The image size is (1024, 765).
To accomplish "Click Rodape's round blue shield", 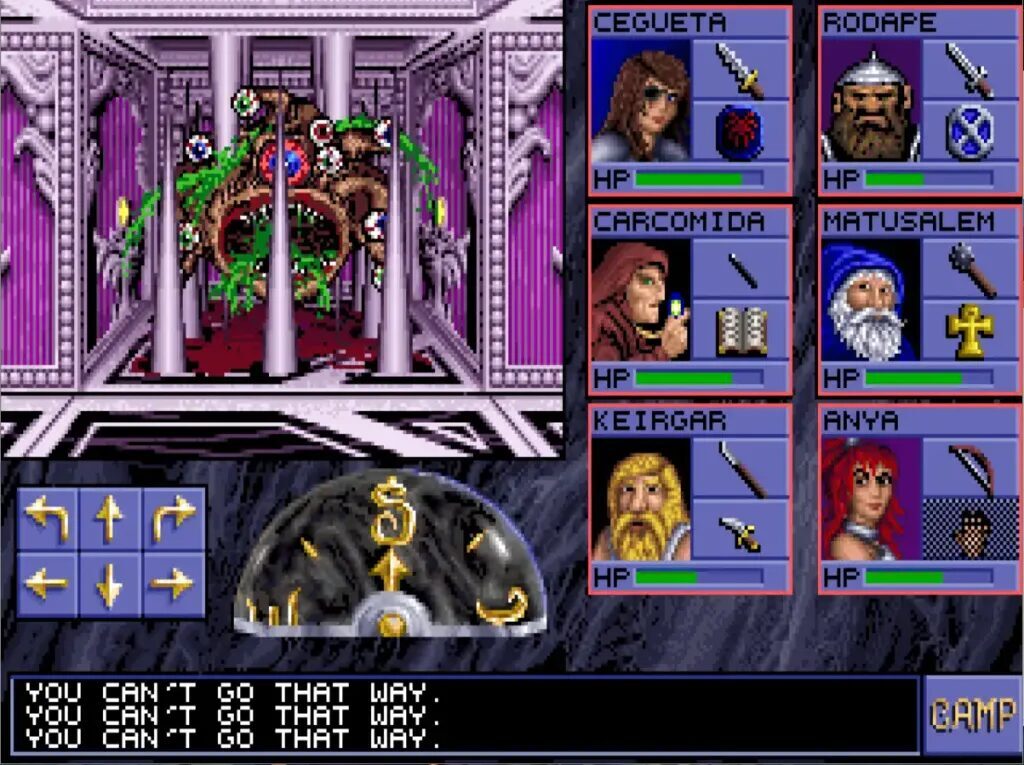I will point(969,133).
